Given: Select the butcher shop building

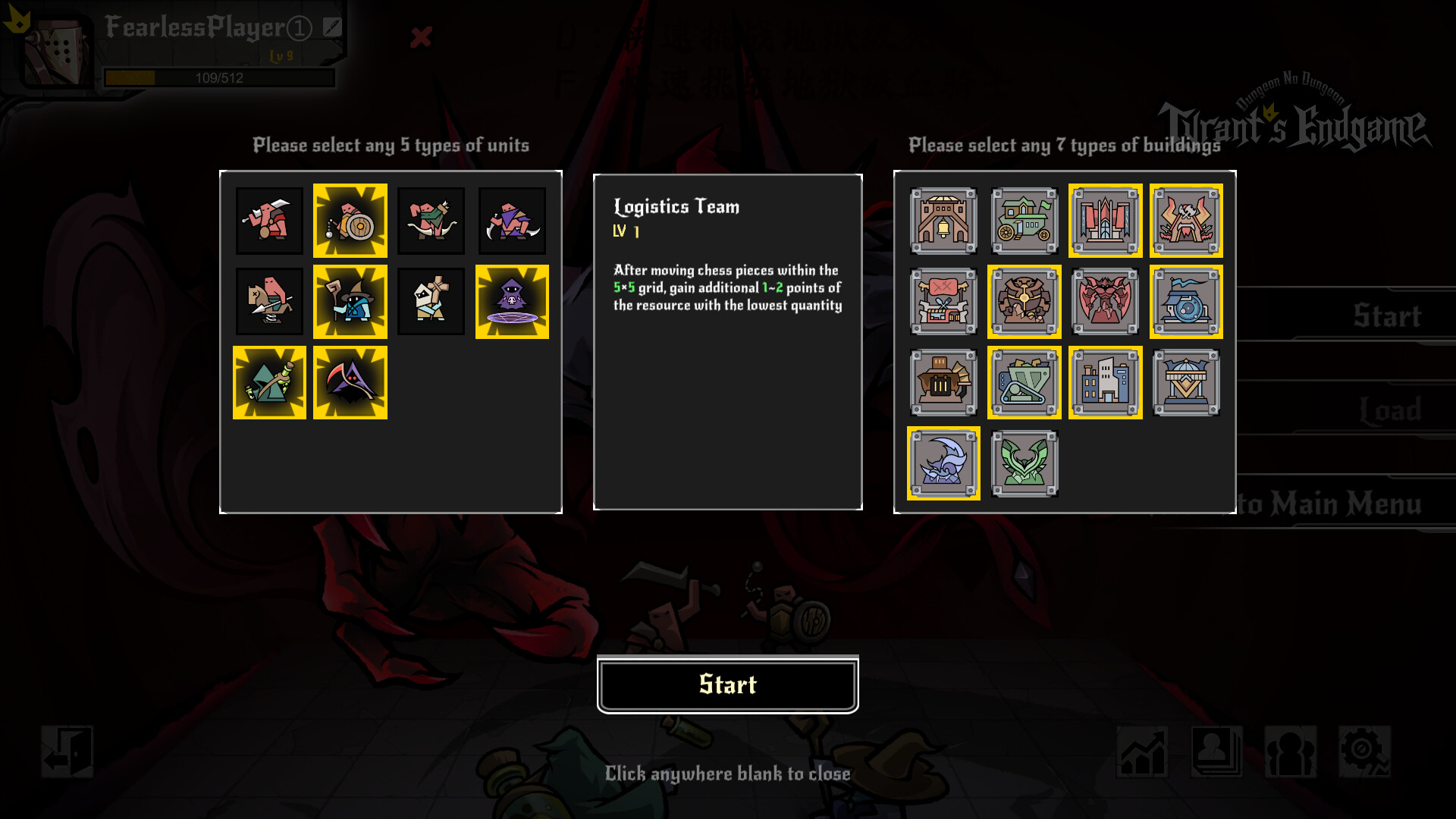Looking at the screenshot, I should tap(943, 301).
